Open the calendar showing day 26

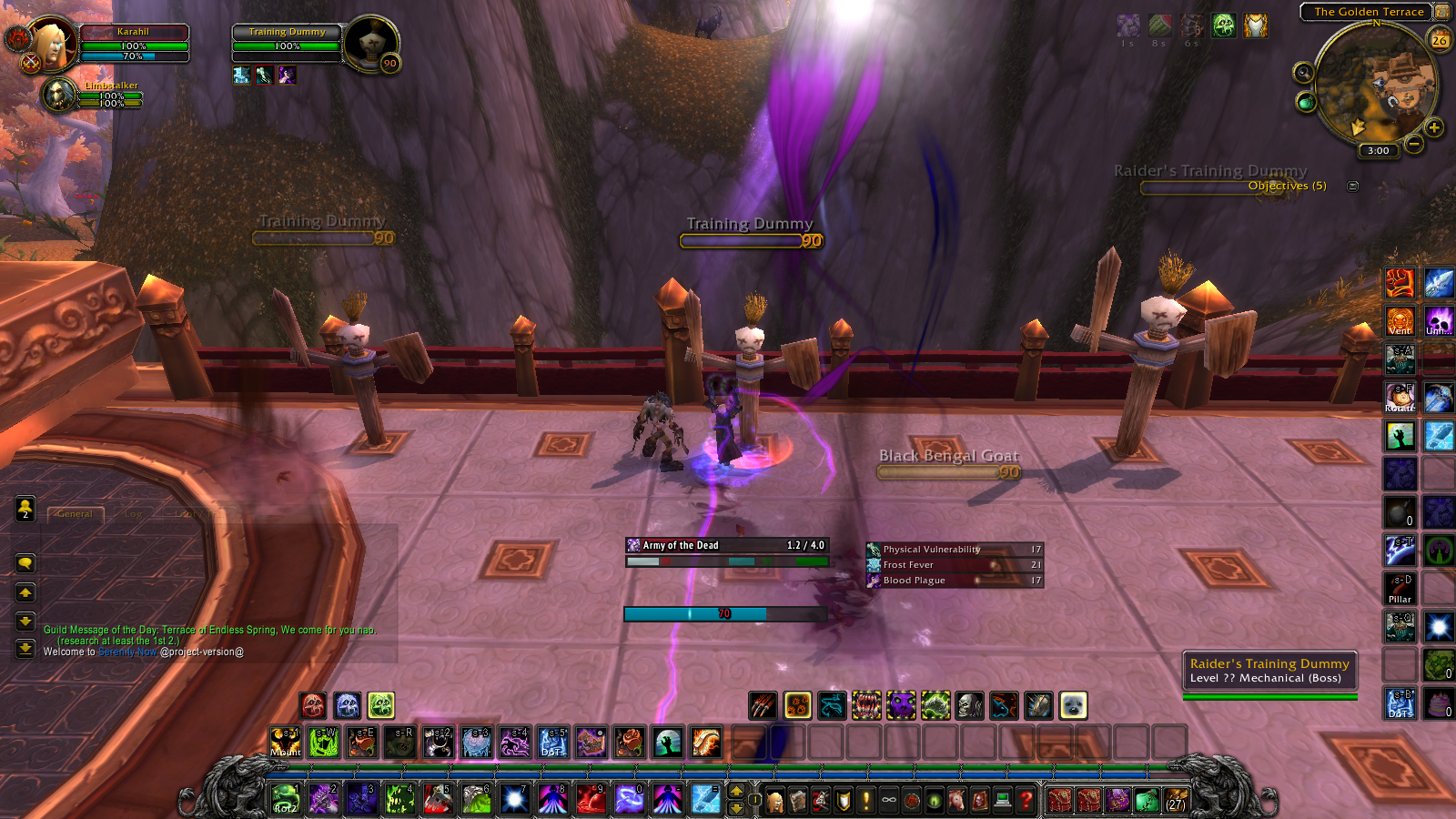1439,40
